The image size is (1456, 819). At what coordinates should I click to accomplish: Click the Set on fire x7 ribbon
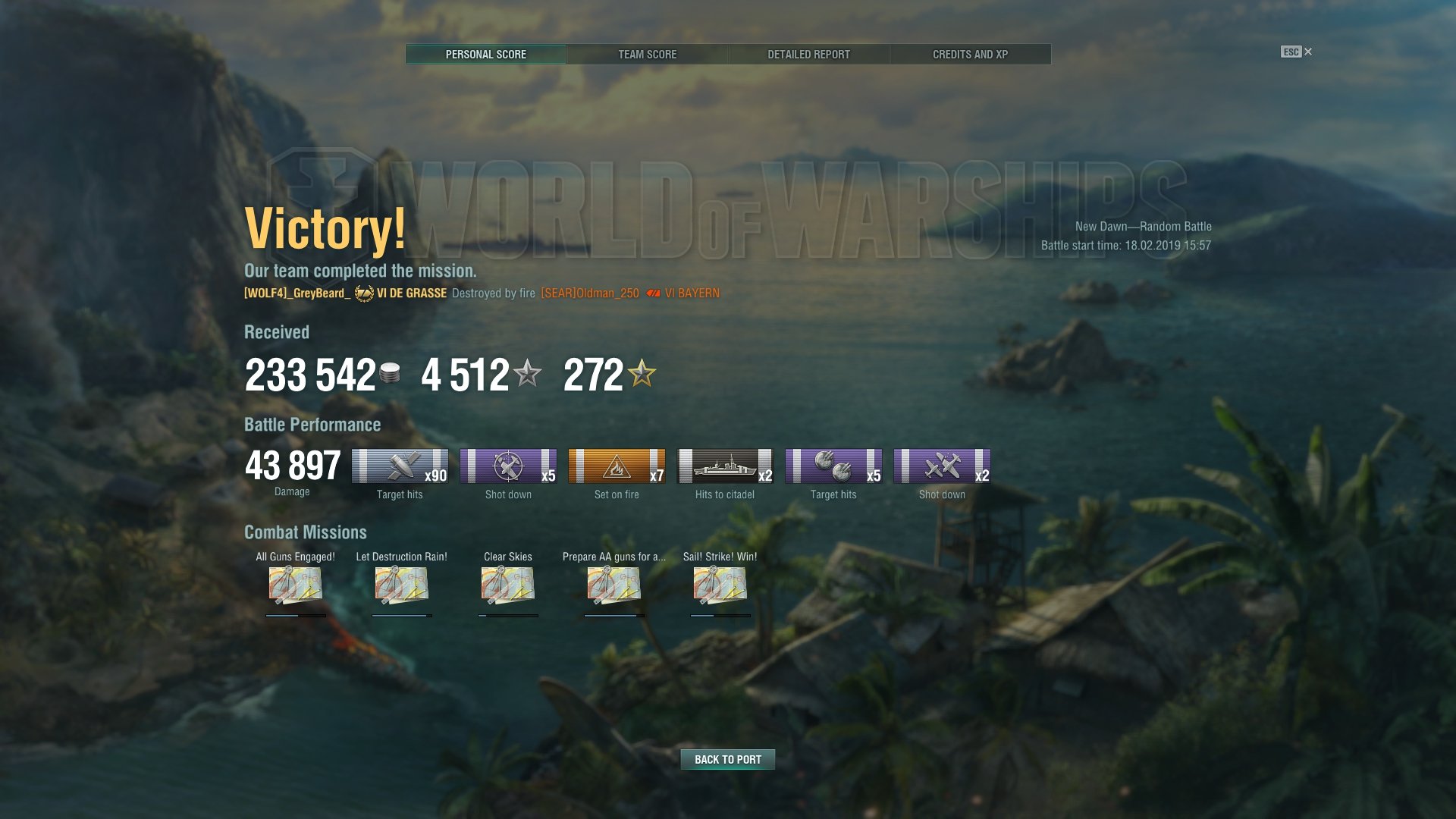(x=617, y=466)
